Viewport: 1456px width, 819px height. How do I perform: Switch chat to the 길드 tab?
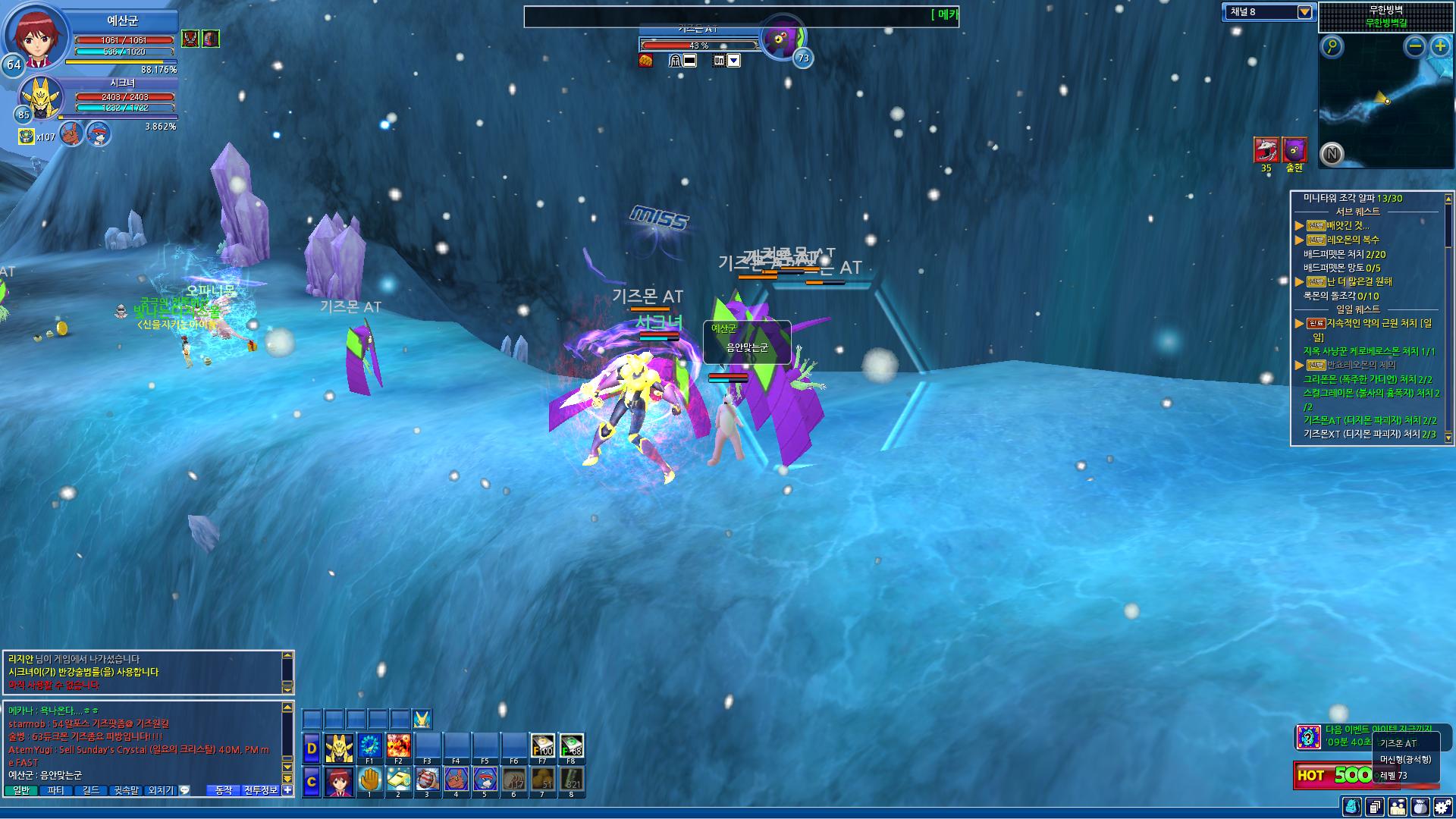click(x=90, y=790)
